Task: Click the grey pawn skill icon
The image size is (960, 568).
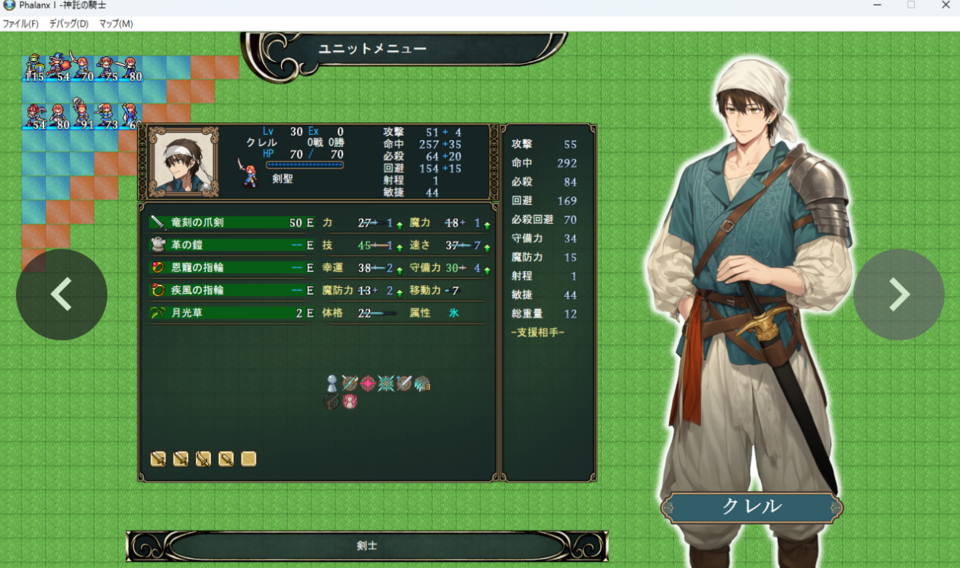Action: click(x=332, y=383)
